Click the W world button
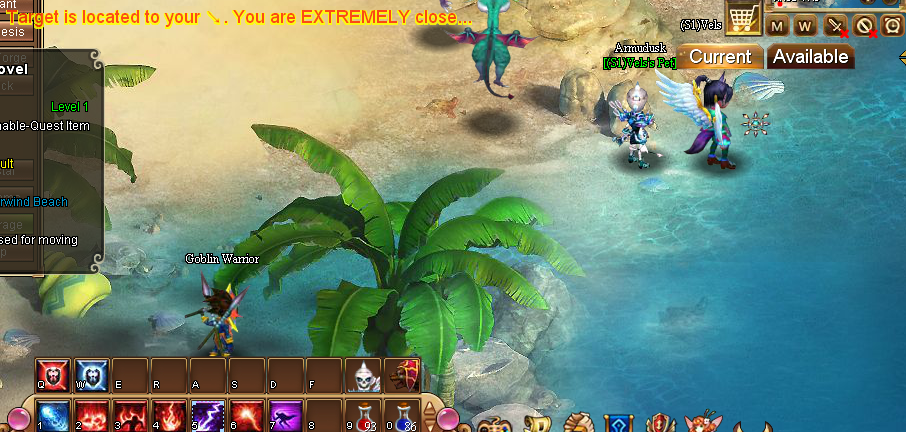Image resolution: width=906 pixels, height=432 pixels. [x=805, y=26]
